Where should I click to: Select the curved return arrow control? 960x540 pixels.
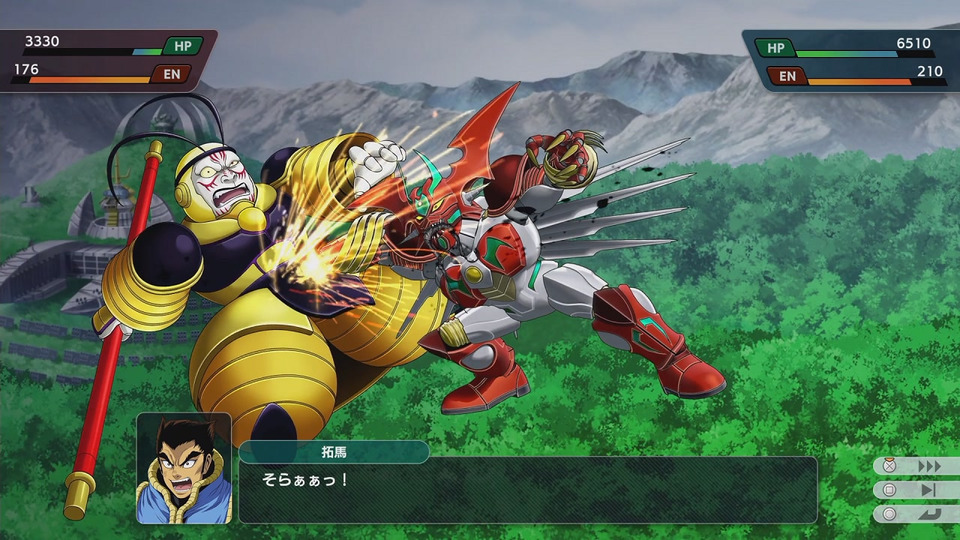929,514
